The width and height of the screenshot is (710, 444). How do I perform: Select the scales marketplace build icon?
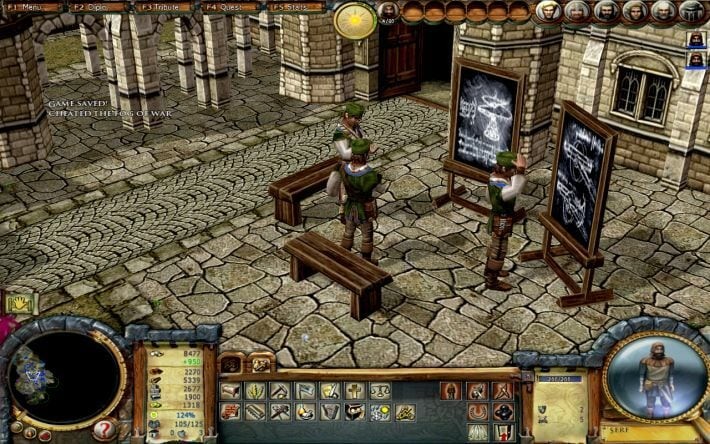[x=379, y=391]
